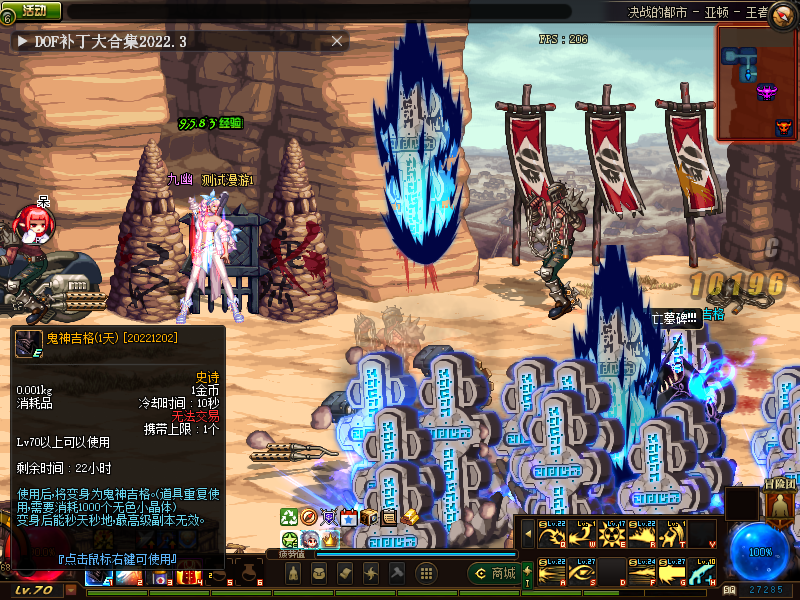Screen dimensions: 800x600
Task: Open the round grid menu button
Action: tap(425, 573)
